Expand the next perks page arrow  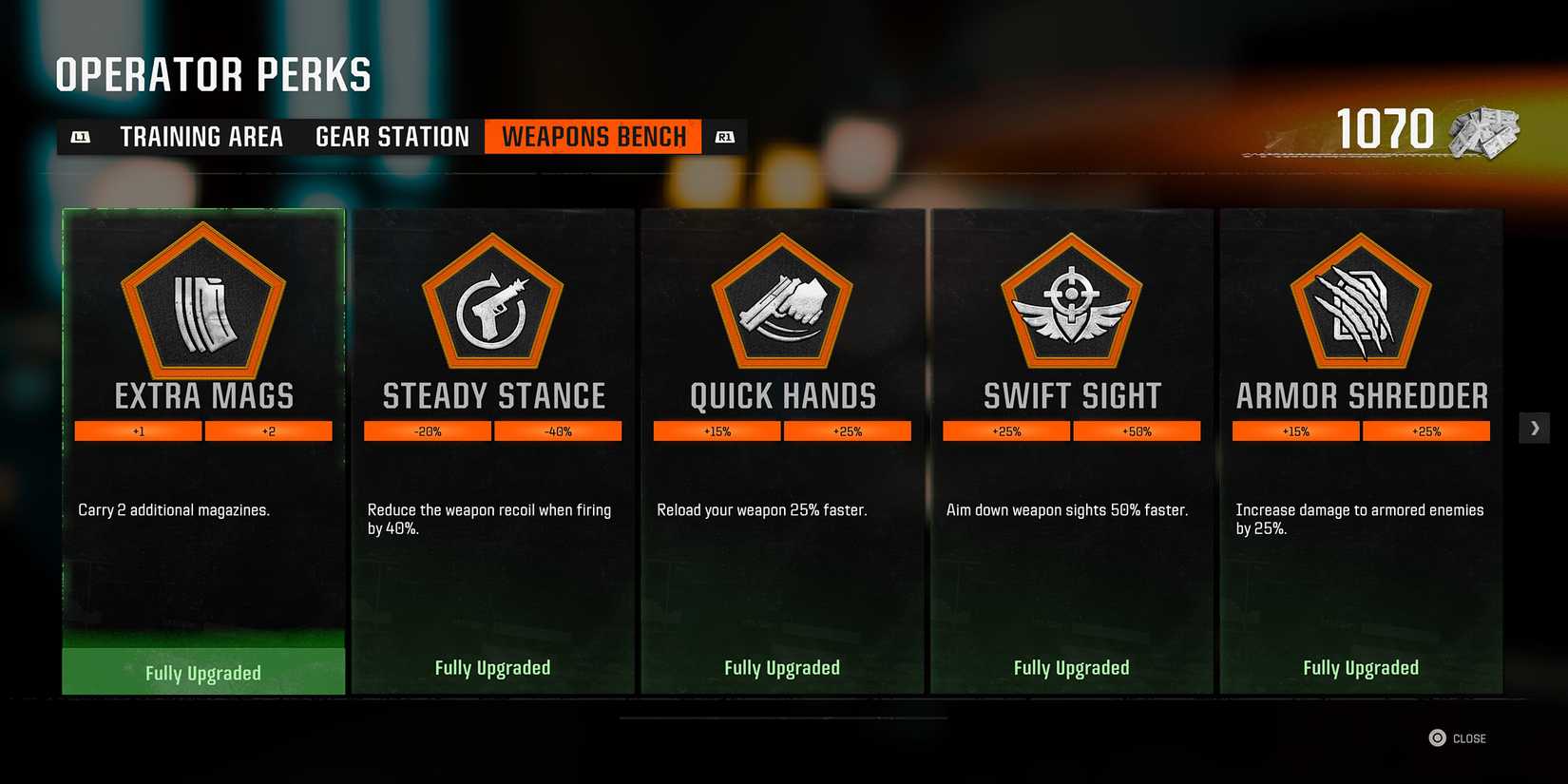coord(1534,428)
